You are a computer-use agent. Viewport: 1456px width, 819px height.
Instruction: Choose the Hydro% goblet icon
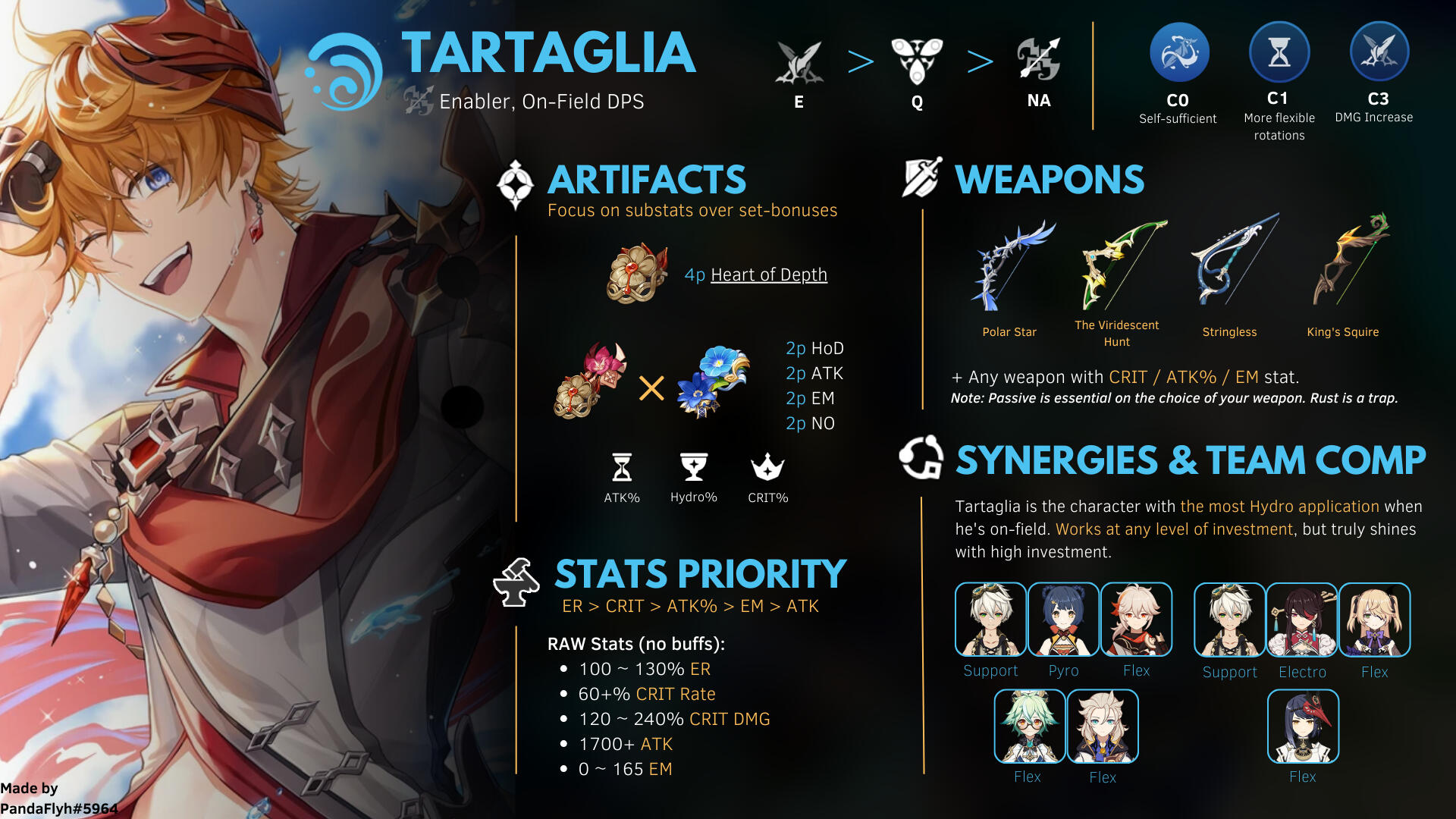coord(693,468)
